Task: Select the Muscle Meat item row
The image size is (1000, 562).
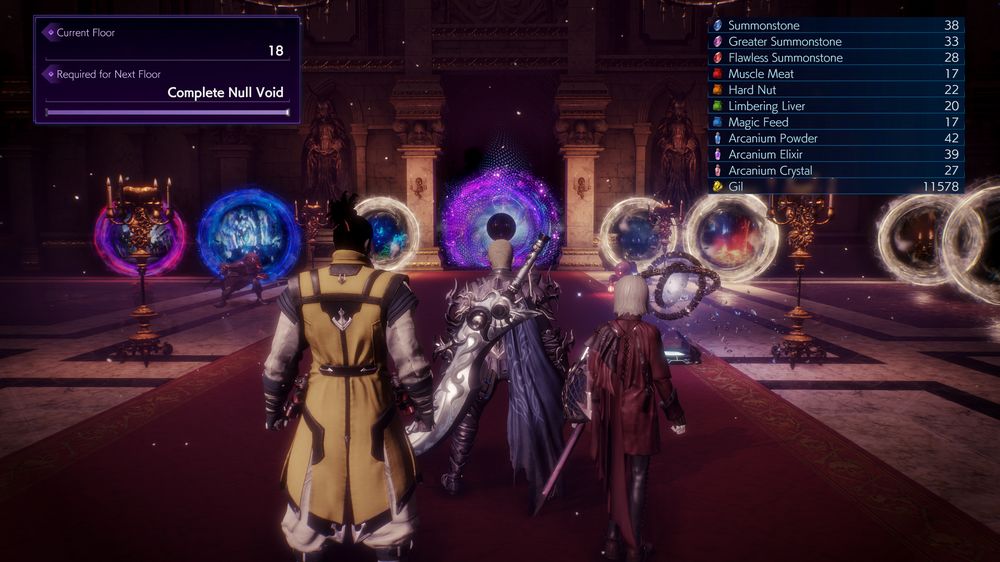Action: click(x=835, y=74)
